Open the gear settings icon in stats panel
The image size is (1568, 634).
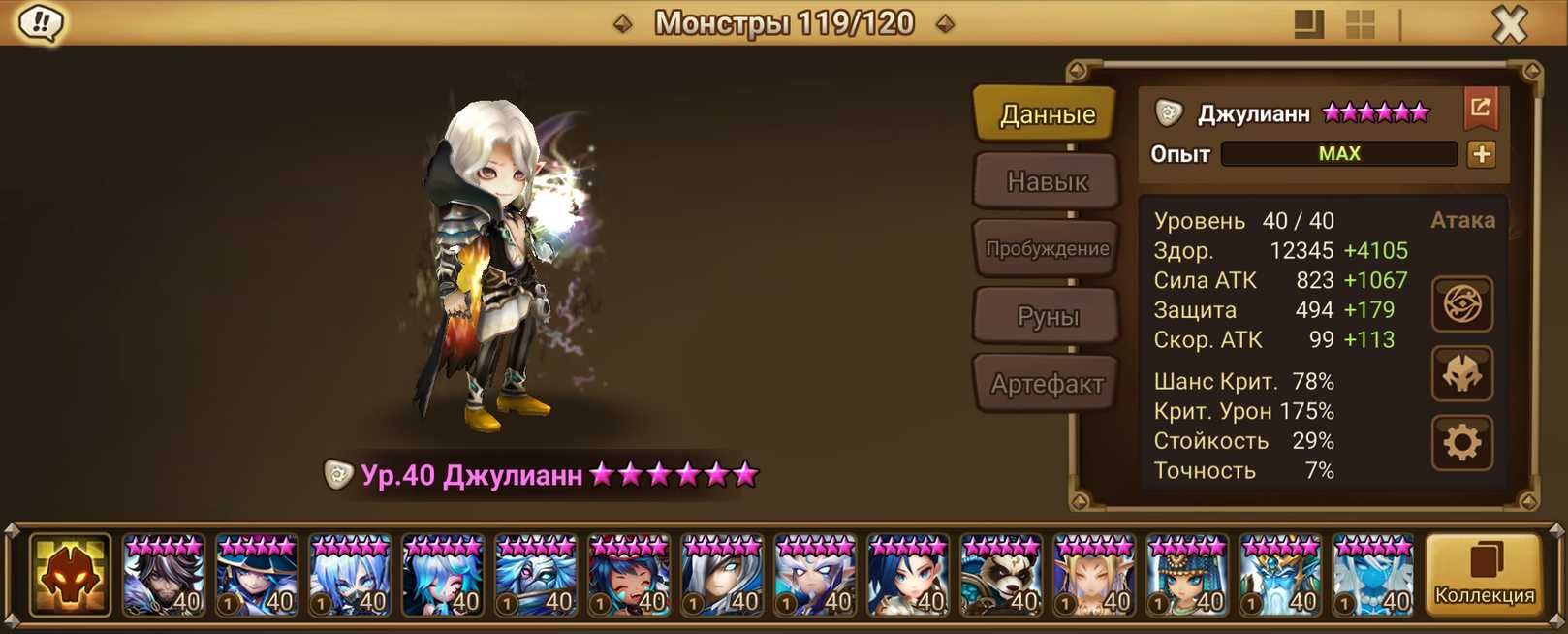click(x=1461, y=443)
